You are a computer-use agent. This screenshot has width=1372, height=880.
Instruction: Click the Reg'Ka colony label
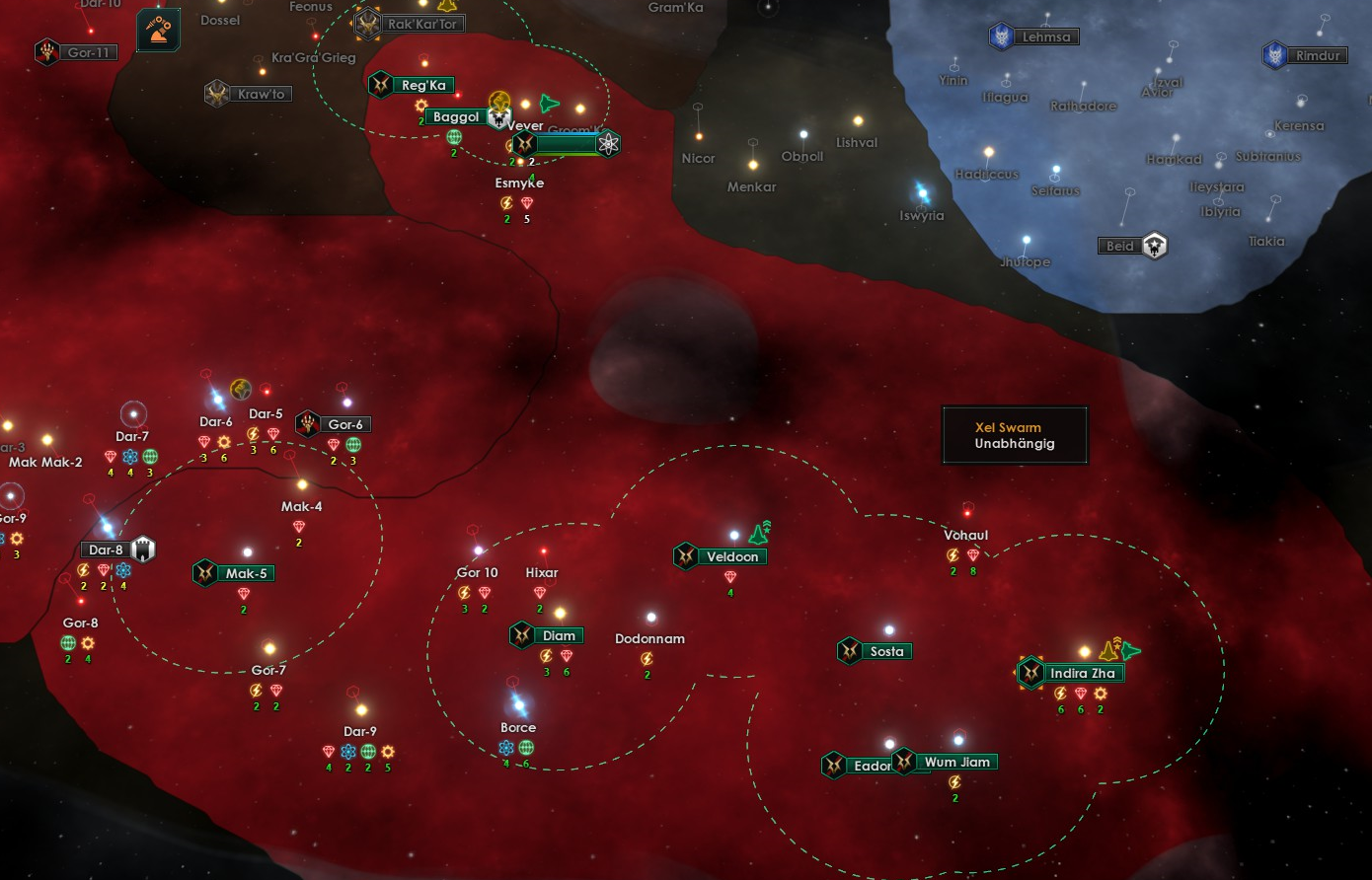(423, 86)
